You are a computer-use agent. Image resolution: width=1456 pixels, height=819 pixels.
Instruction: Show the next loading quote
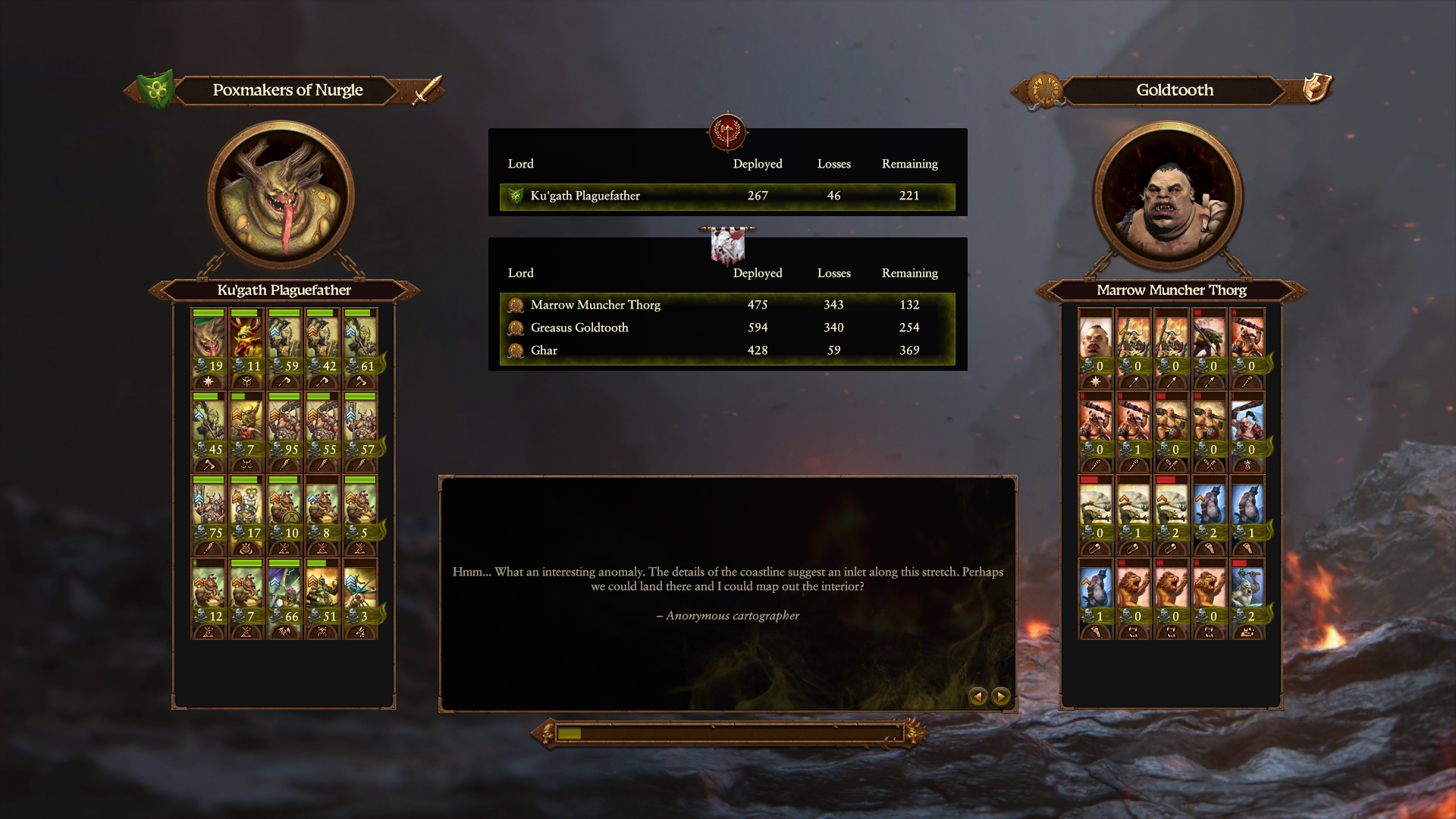[x=1001, y=696]
